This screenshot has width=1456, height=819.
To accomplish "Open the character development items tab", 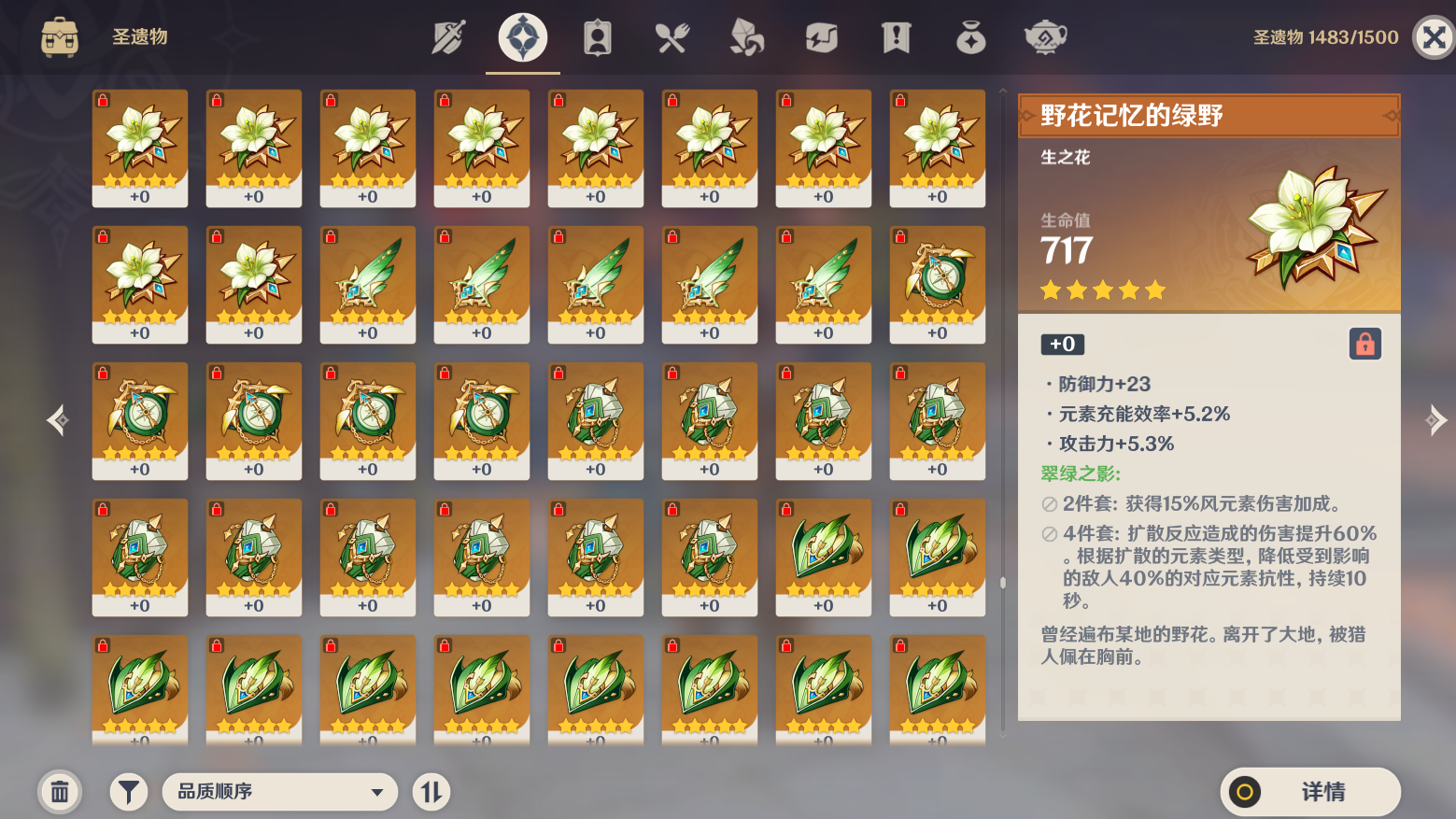I will point(596,37).
